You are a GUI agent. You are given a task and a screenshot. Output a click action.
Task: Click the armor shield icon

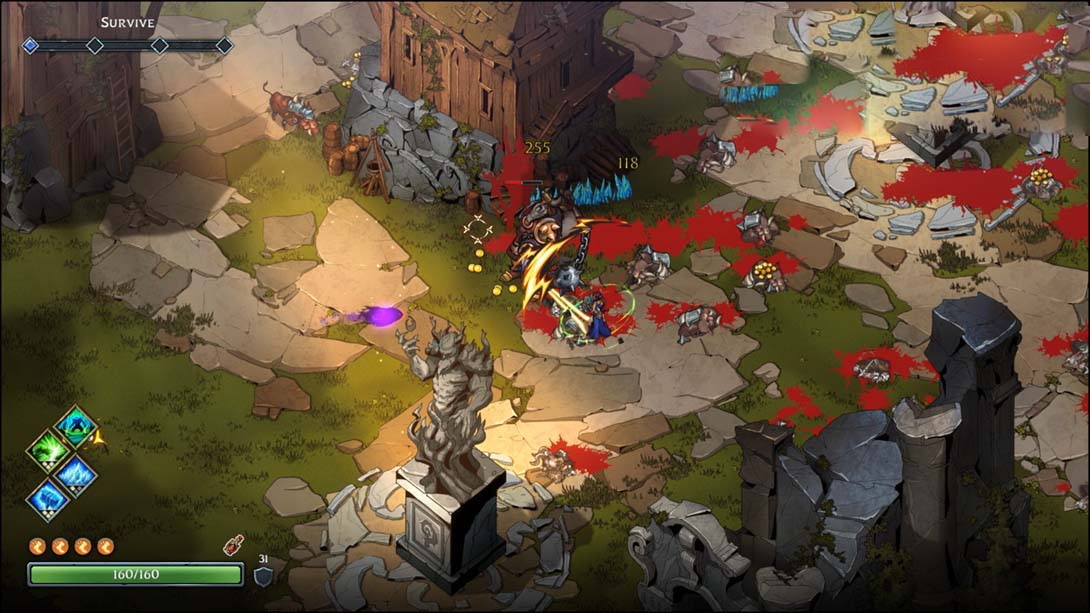(x=263, y=576)
